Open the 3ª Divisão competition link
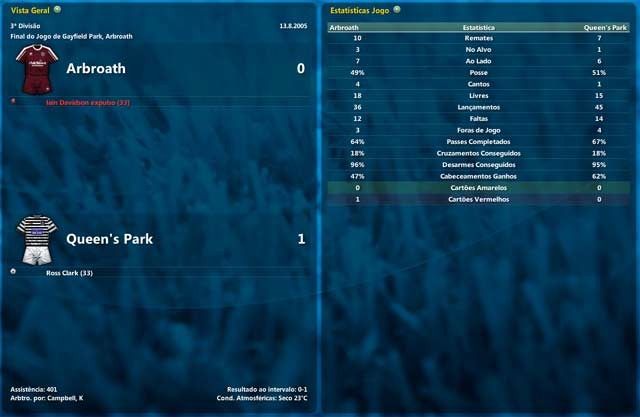The height and width of the screenshot is (417, 640). click(26, 26)
